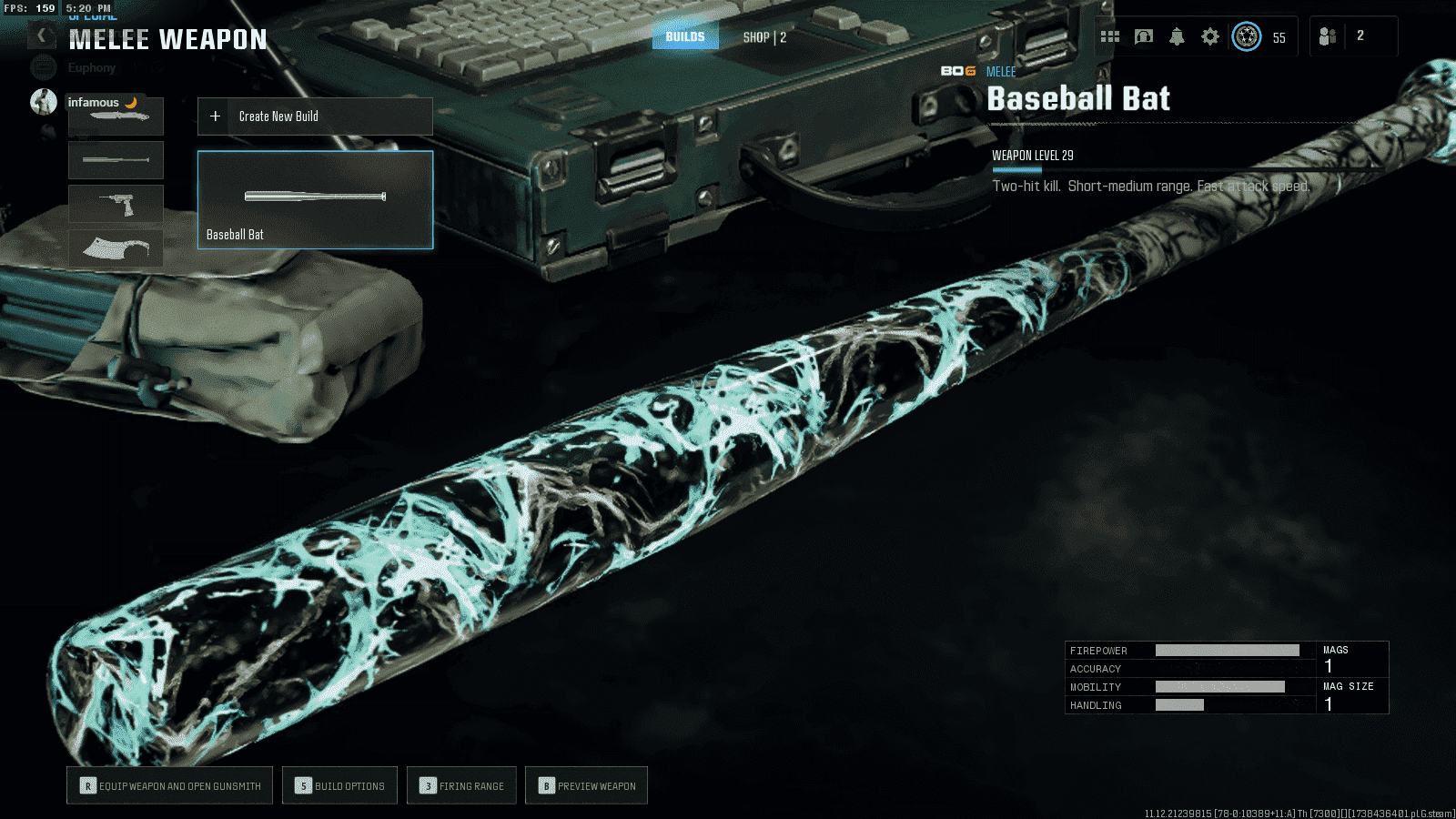Click the infamous user avatar in overlay
Screen dimensions: 1456x819
[43, 102]
